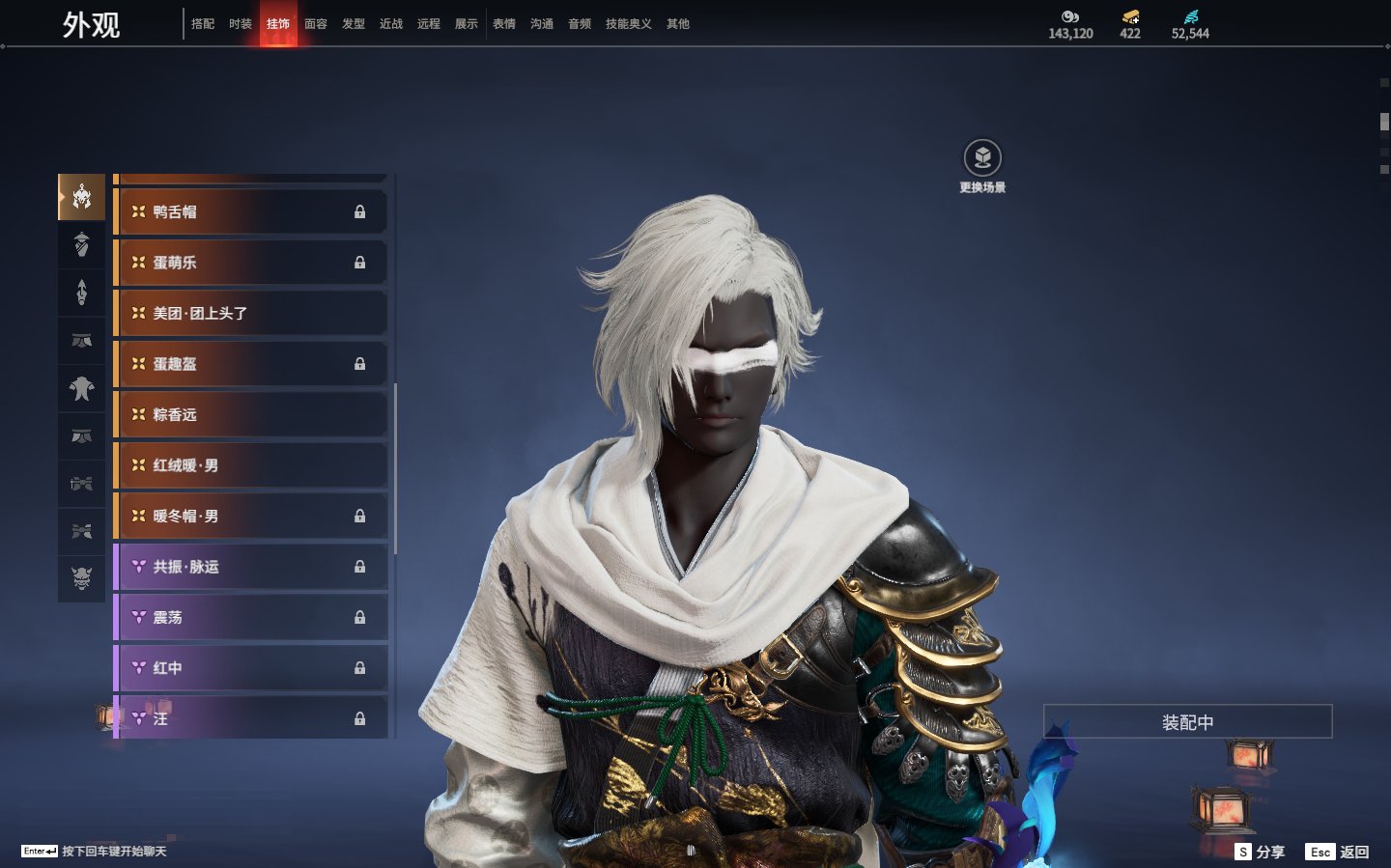Image resolution: width=1391 pixels, height=868 pixels.
Task: Choose the 红绒暖·男 entry
Action: click(x=251, y=465)
